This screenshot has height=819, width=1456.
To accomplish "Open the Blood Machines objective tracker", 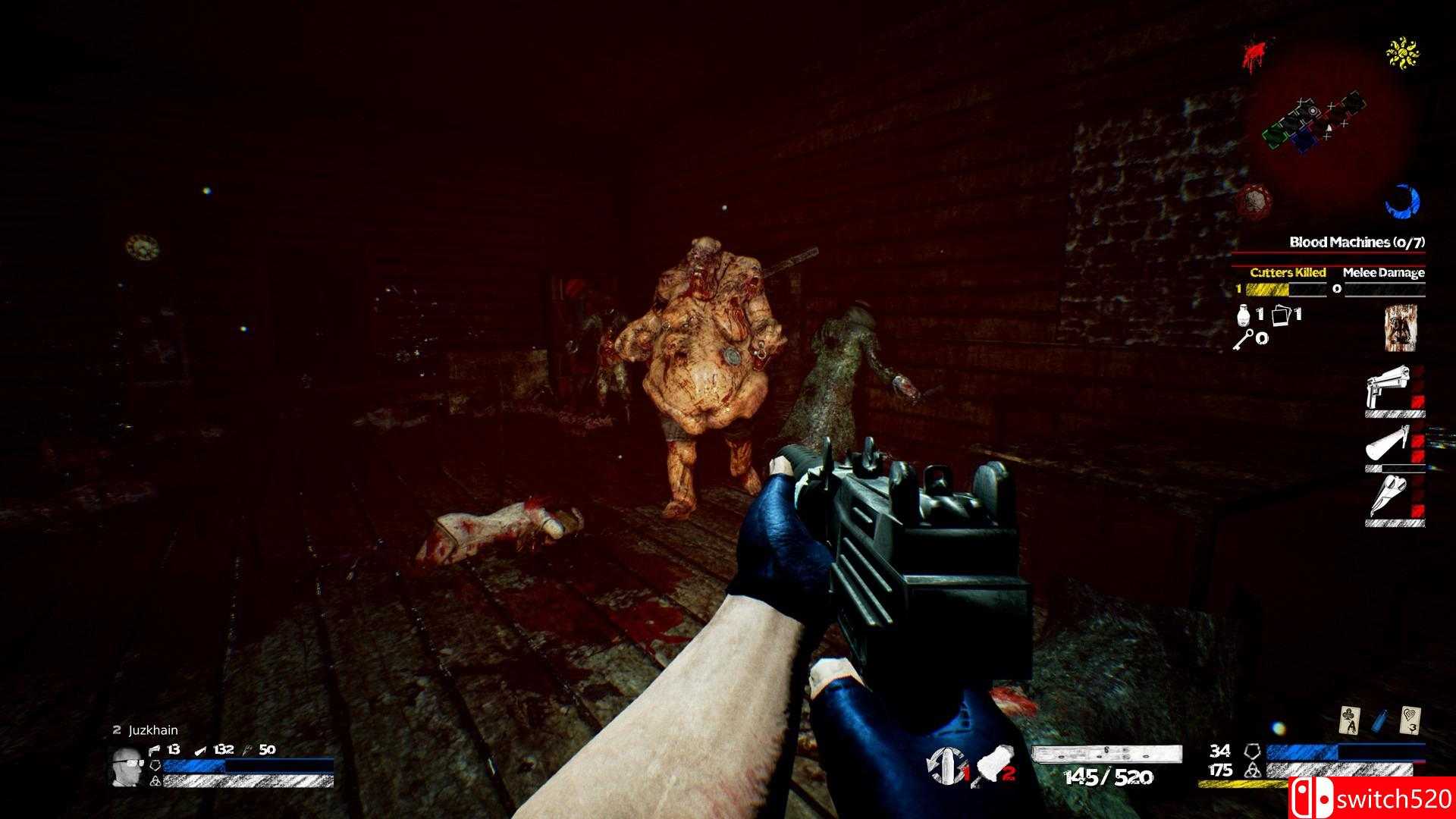I will [1357, 243].
